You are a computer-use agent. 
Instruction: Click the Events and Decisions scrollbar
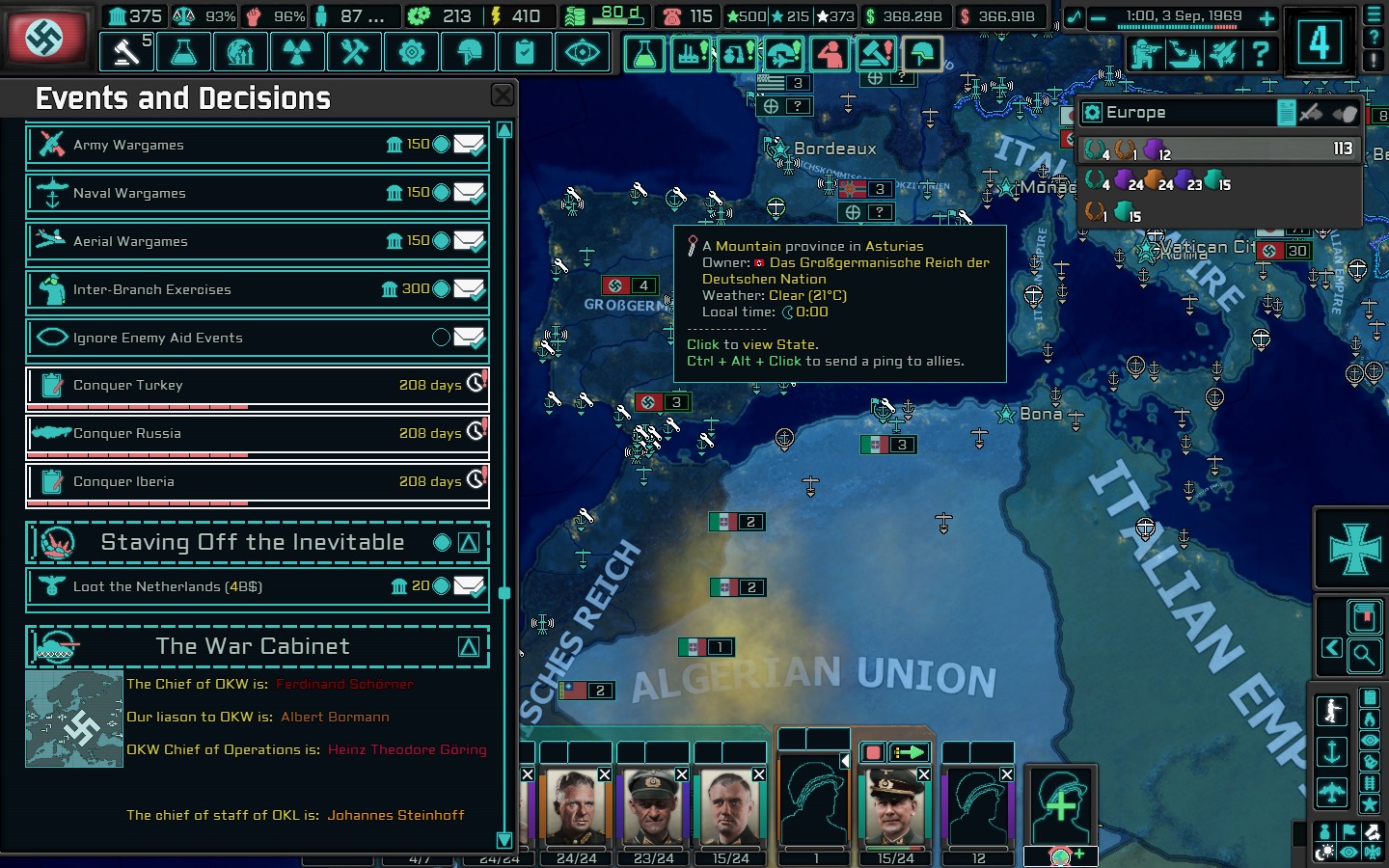click(503, 593)
